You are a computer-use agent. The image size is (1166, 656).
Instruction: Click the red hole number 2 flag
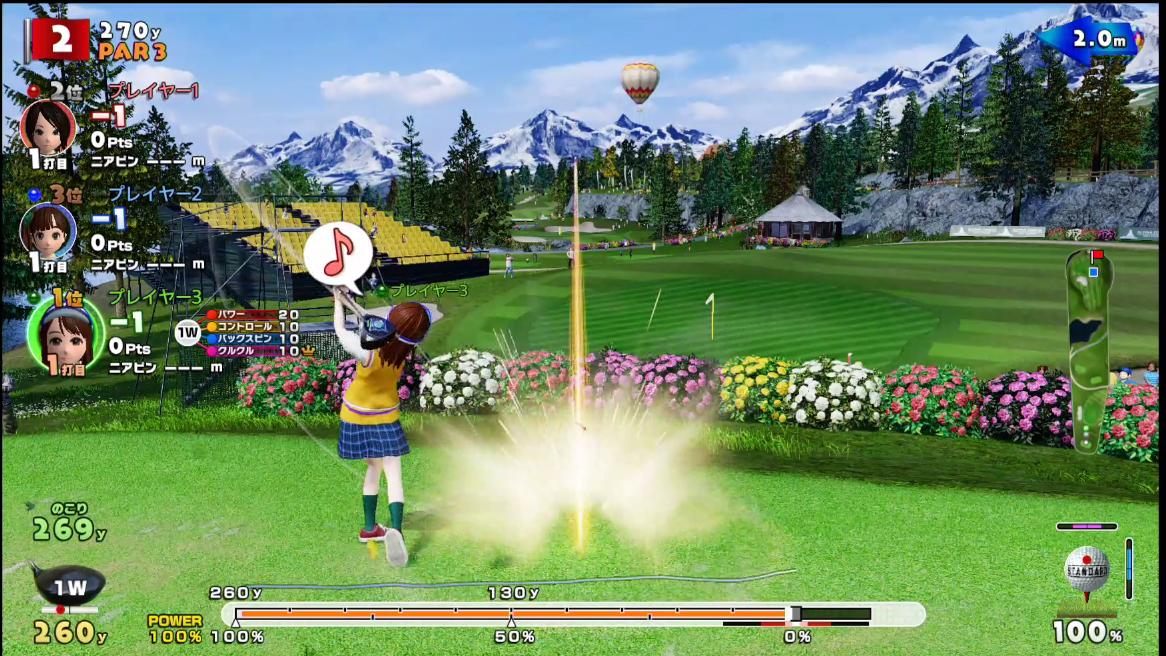60,40
